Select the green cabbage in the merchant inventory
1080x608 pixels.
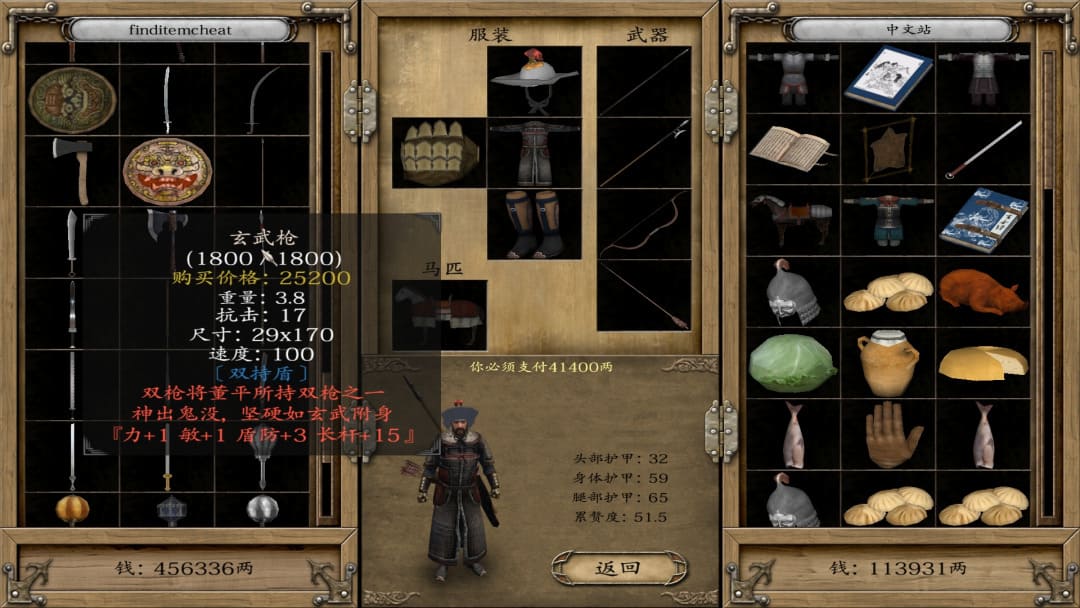(792, 362)
